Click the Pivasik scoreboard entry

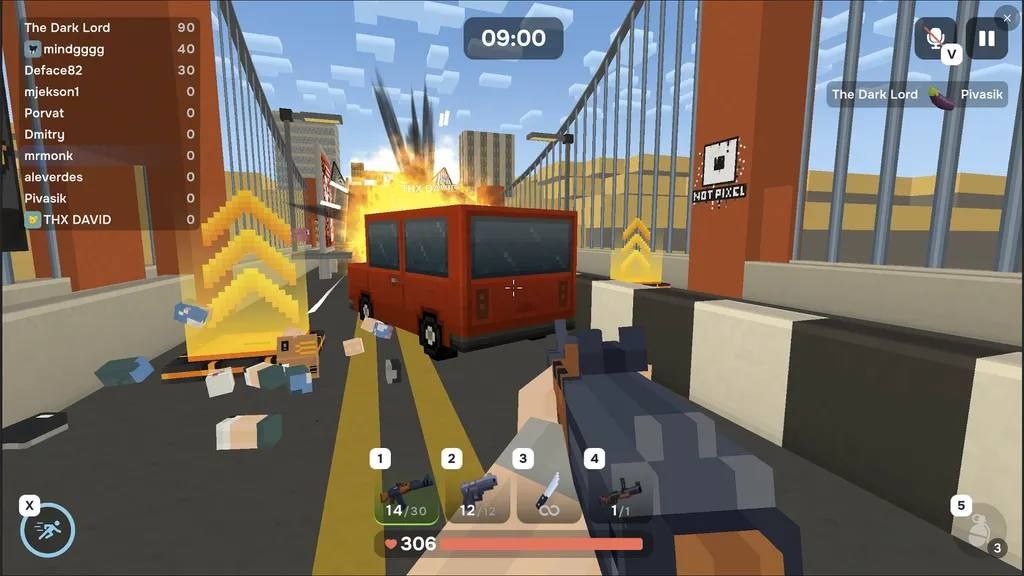[110, 198]
